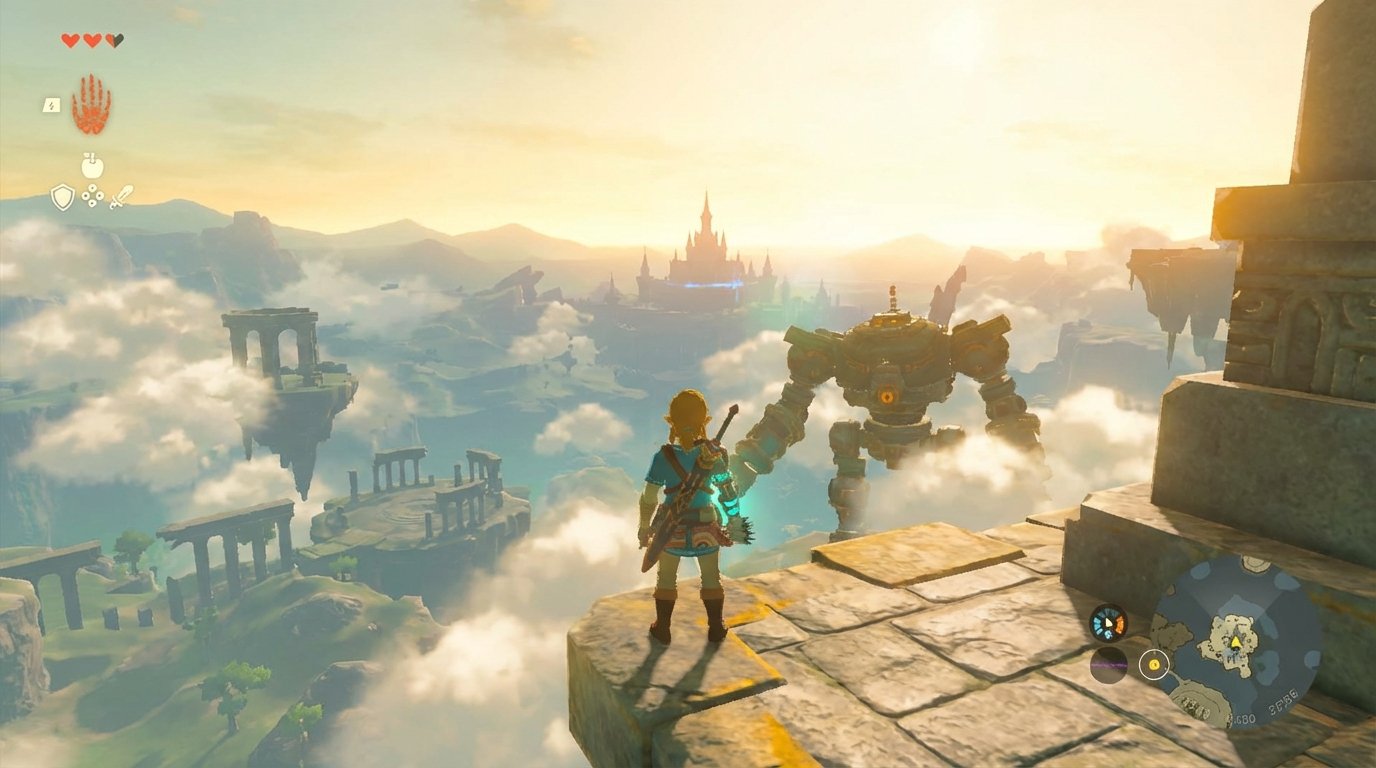Select the red hand ability icon
Image resolution: width=1376 pixels, height=768 pixels.
[91, 103]
